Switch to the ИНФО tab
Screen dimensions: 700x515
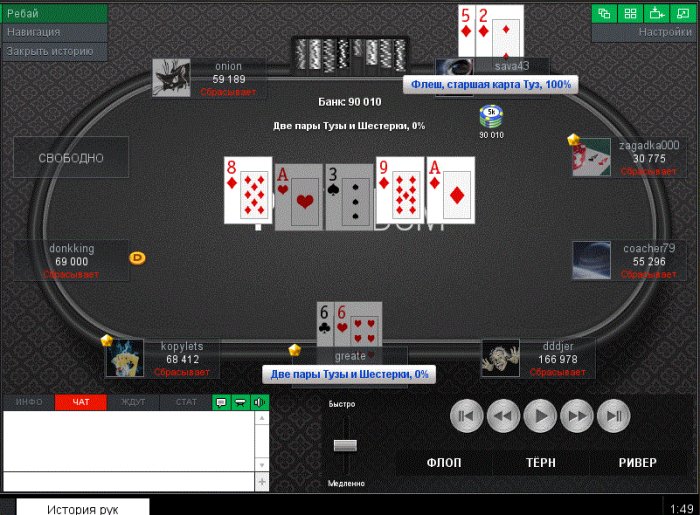tap(29, 402)
